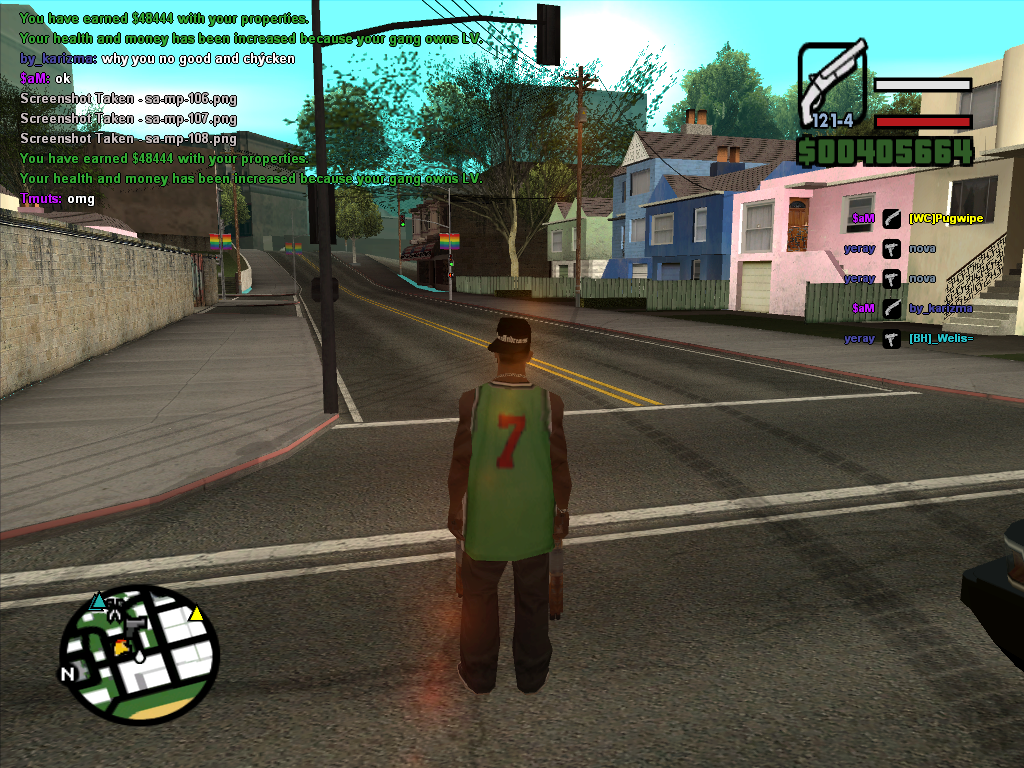Click the Ammu-Nation pistol icon on the minimap
The height and width of the screenshot is (768, 1024).
(x=135, y=625)
